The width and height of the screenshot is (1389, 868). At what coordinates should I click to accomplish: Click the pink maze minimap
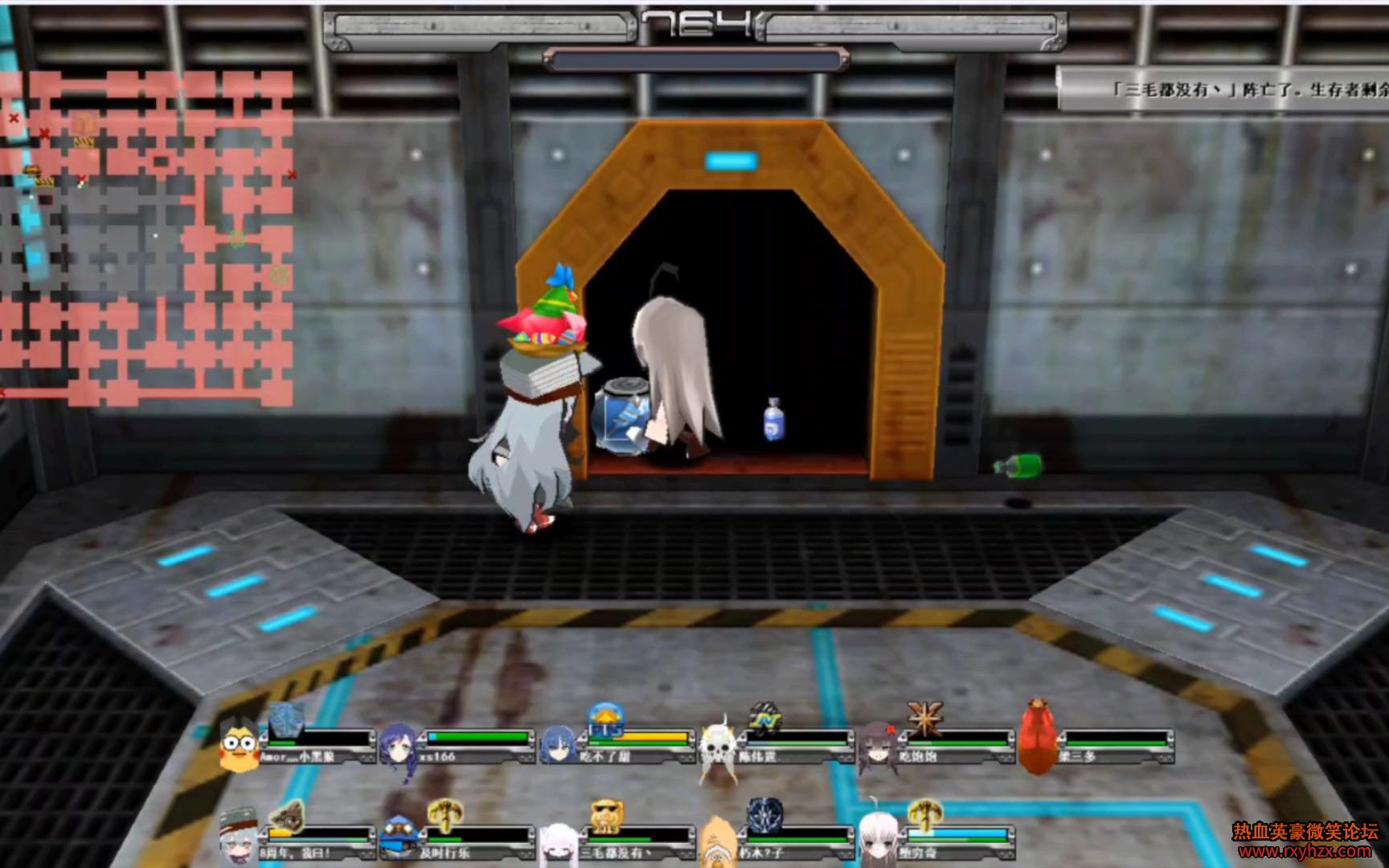point(146,237)
